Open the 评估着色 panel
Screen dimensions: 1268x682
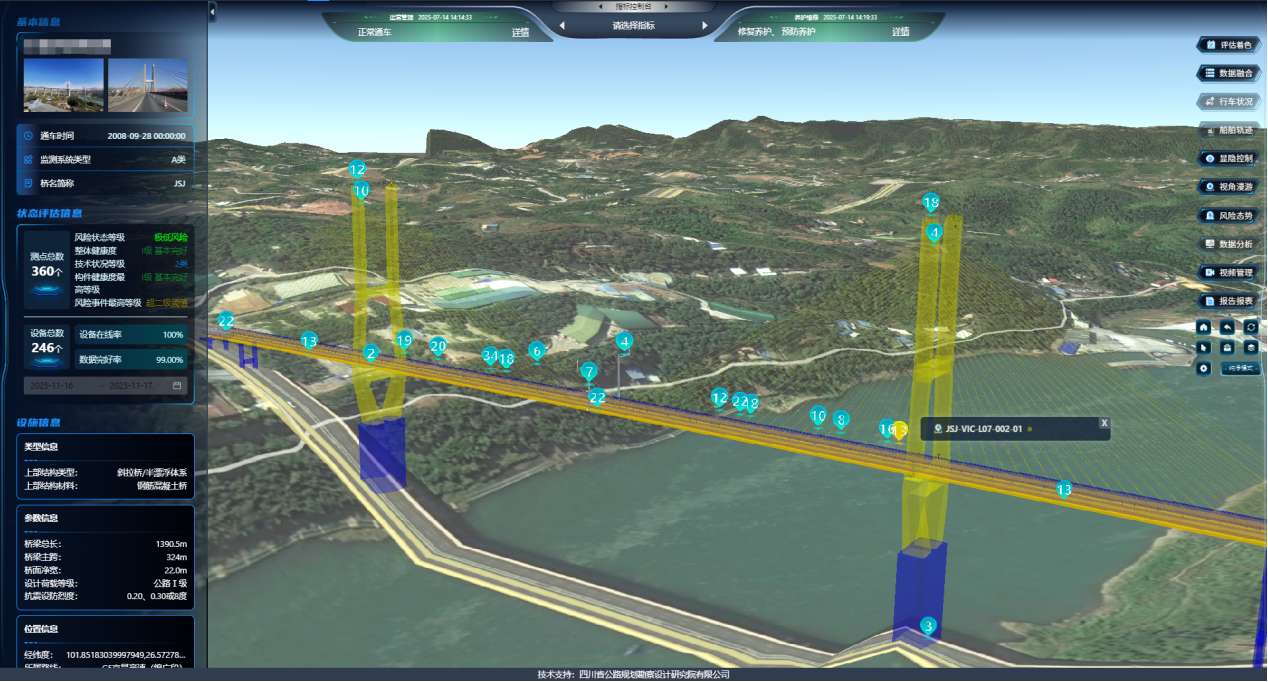pos(1229,45)
